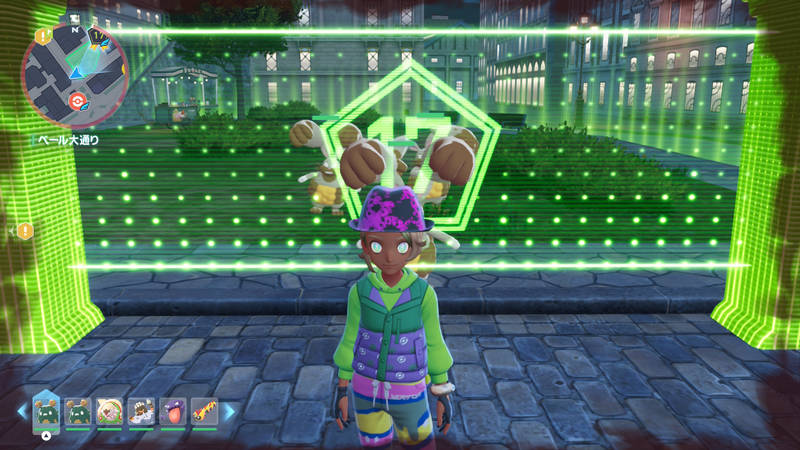This screenshot has height=450, width=800.
Task: Click the left arrow of the party bar
Action: pos(21,410)
